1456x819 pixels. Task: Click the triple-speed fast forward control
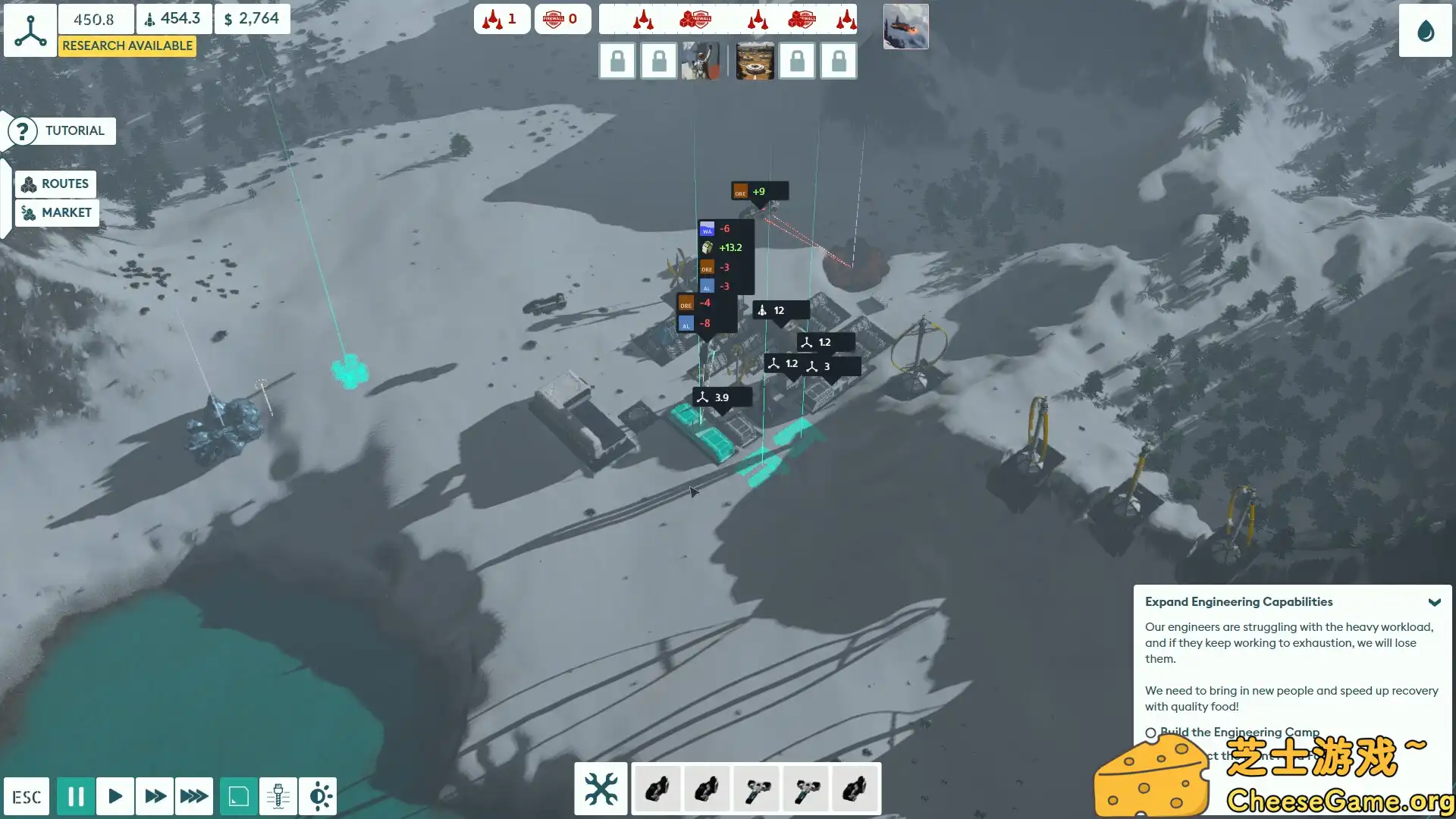point(194,796)
